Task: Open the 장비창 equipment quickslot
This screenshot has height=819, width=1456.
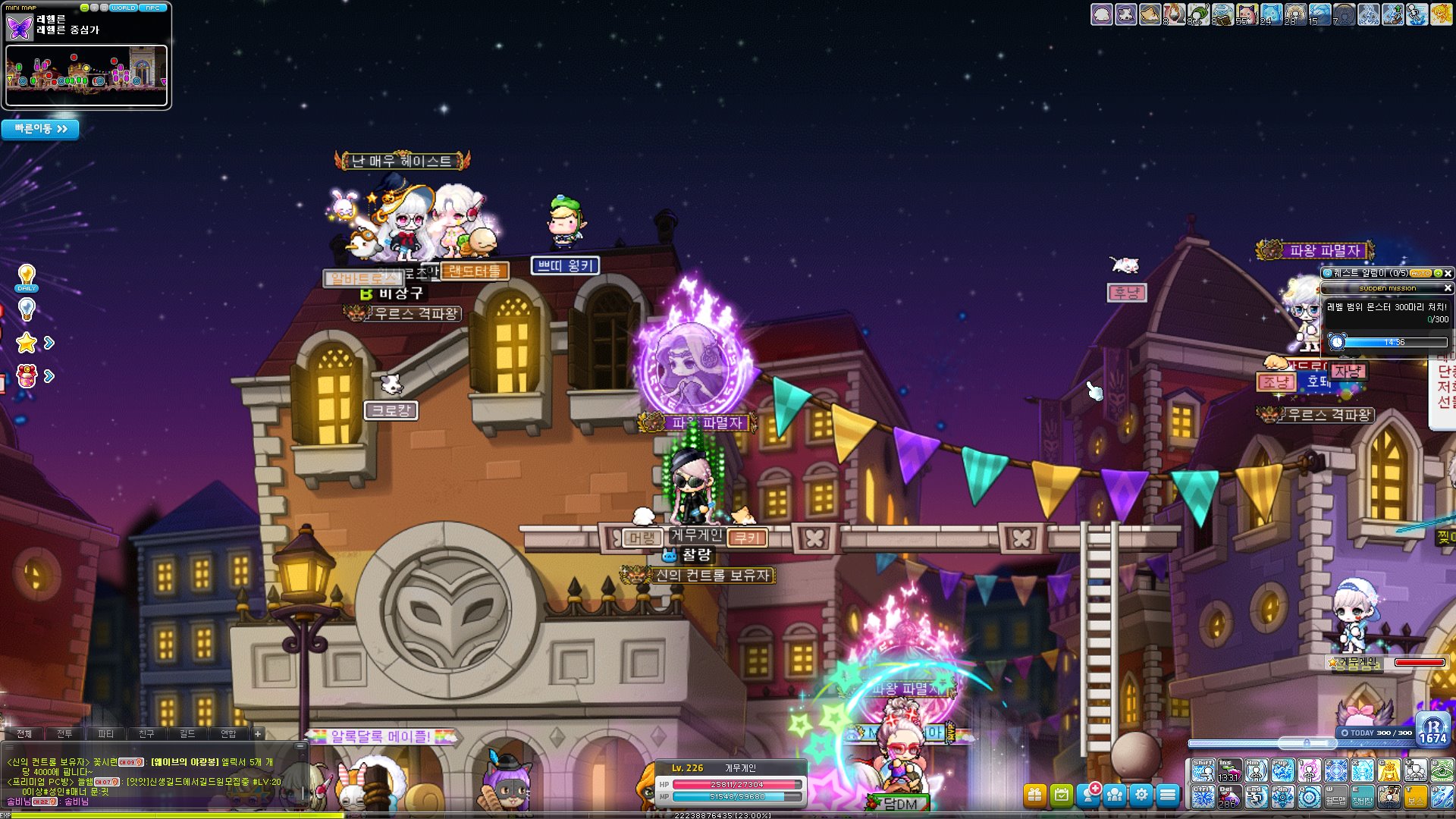Action: pos(1362,797)
